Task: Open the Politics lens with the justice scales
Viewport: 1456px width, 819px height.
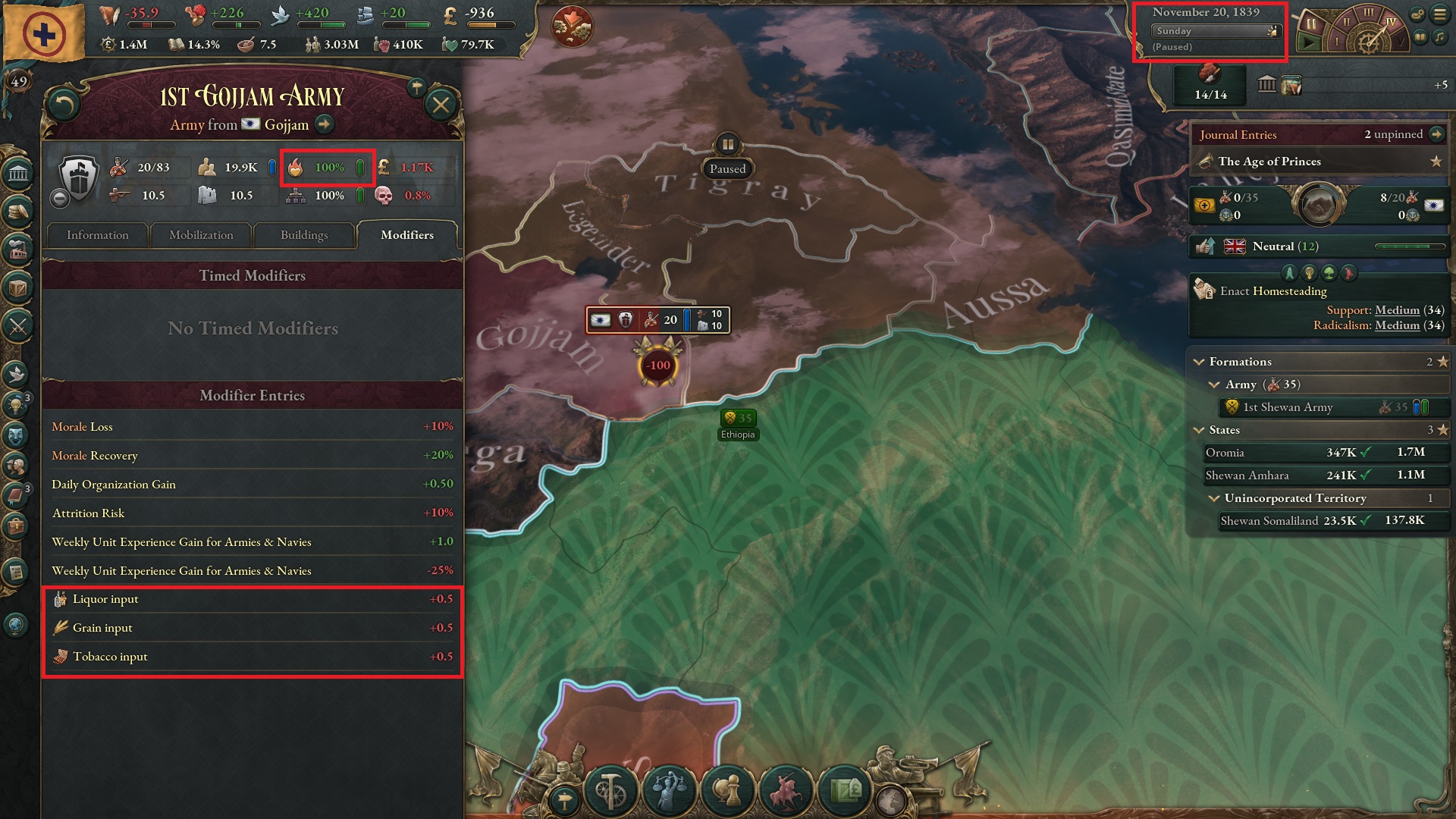Action: point(670,790)
